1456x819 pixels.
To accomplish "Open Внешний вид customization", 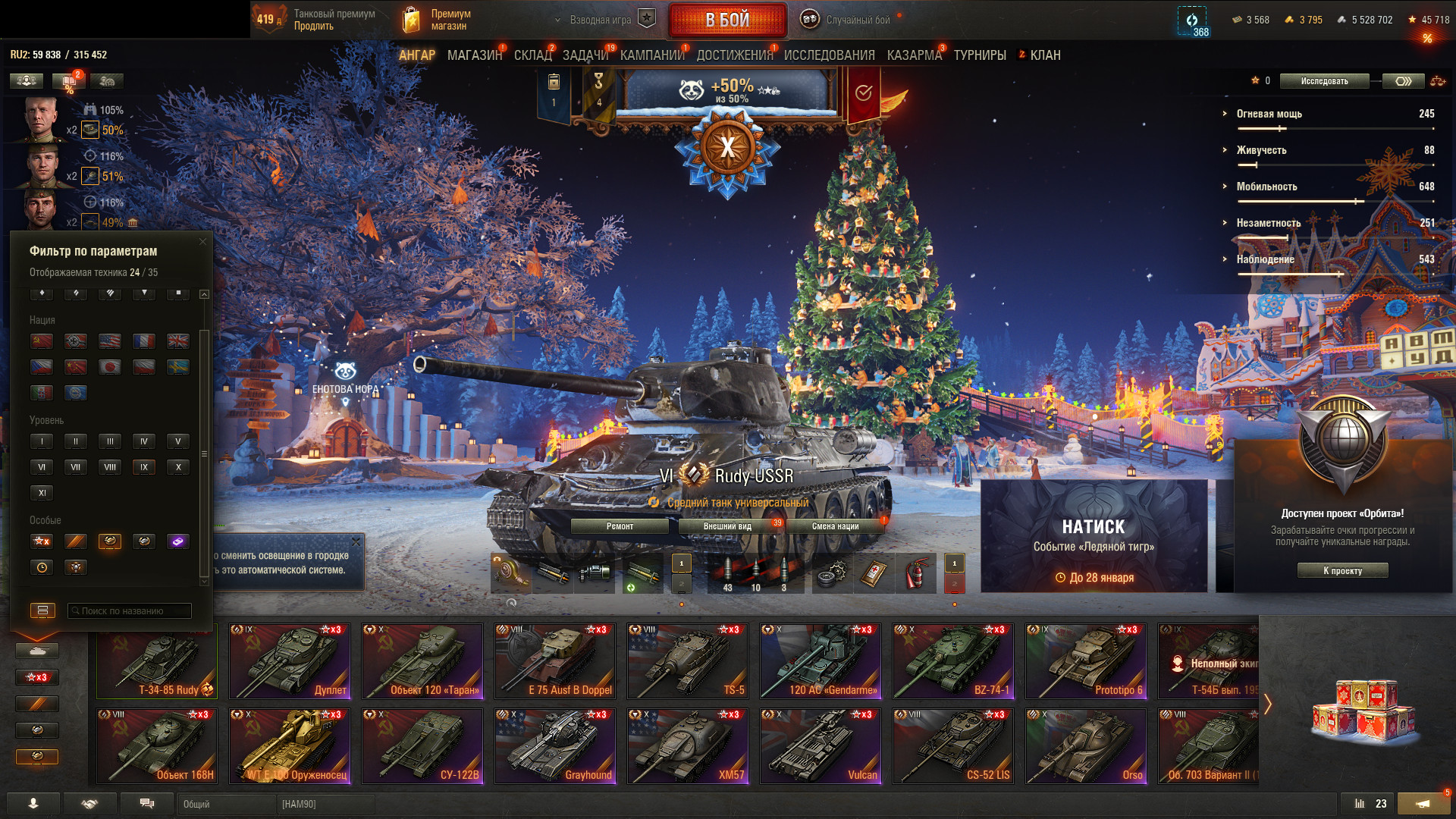I will pos(727,526).
